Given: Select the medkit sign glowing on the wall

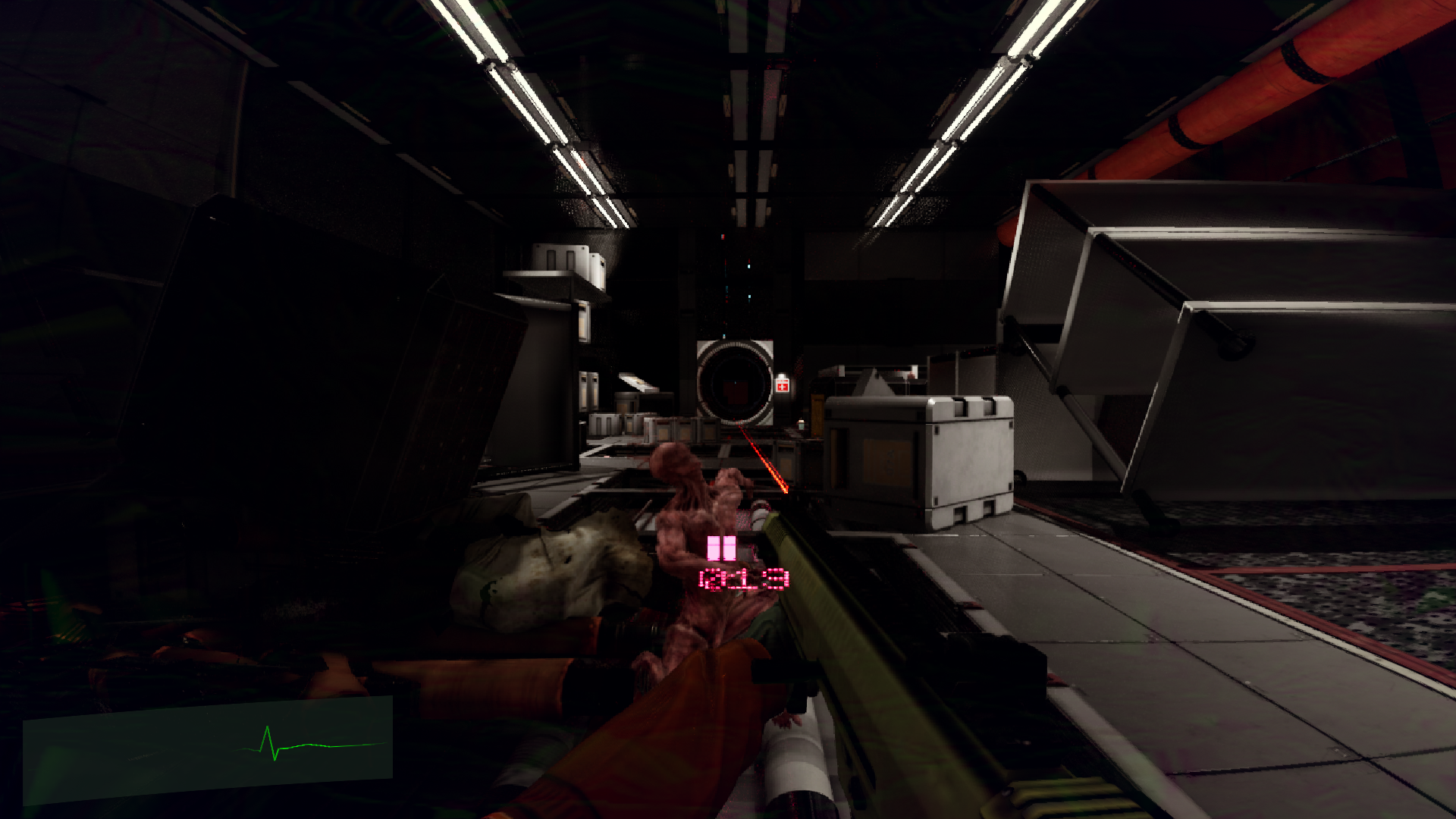Looking at the screenshot, I should click(781, 387).
